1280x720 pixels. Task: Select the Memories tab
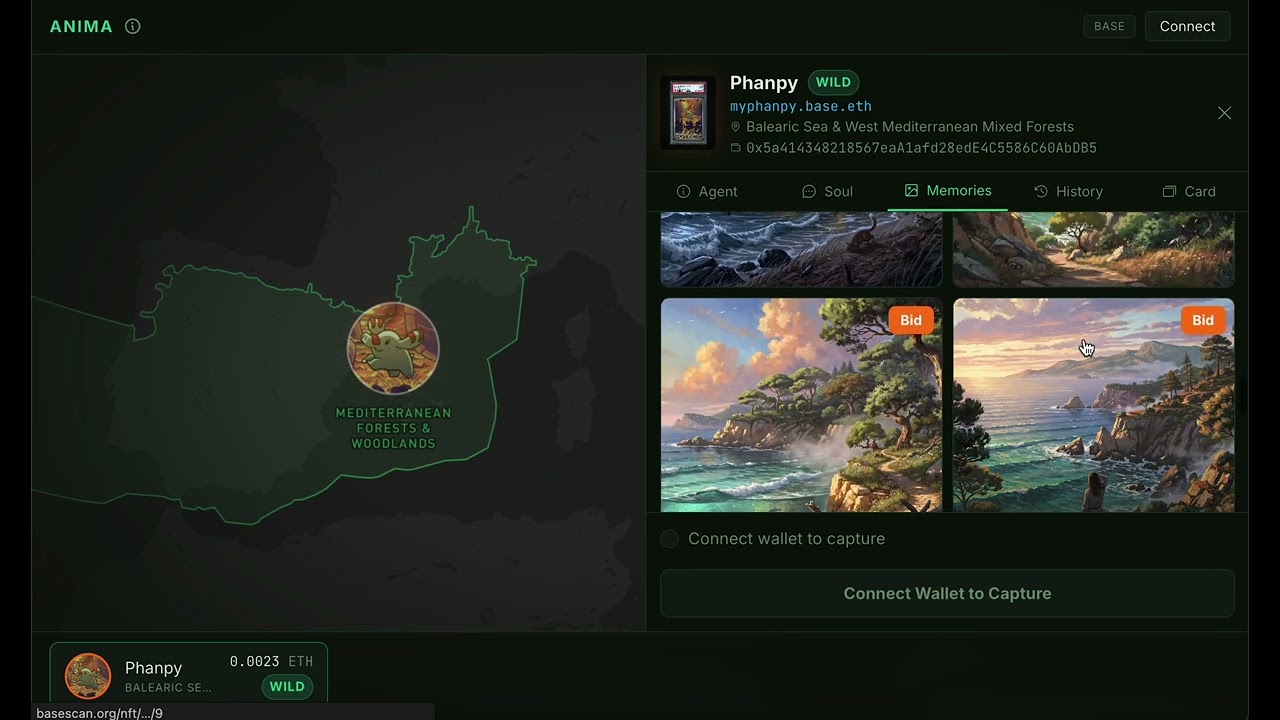[x=947, y=190]
